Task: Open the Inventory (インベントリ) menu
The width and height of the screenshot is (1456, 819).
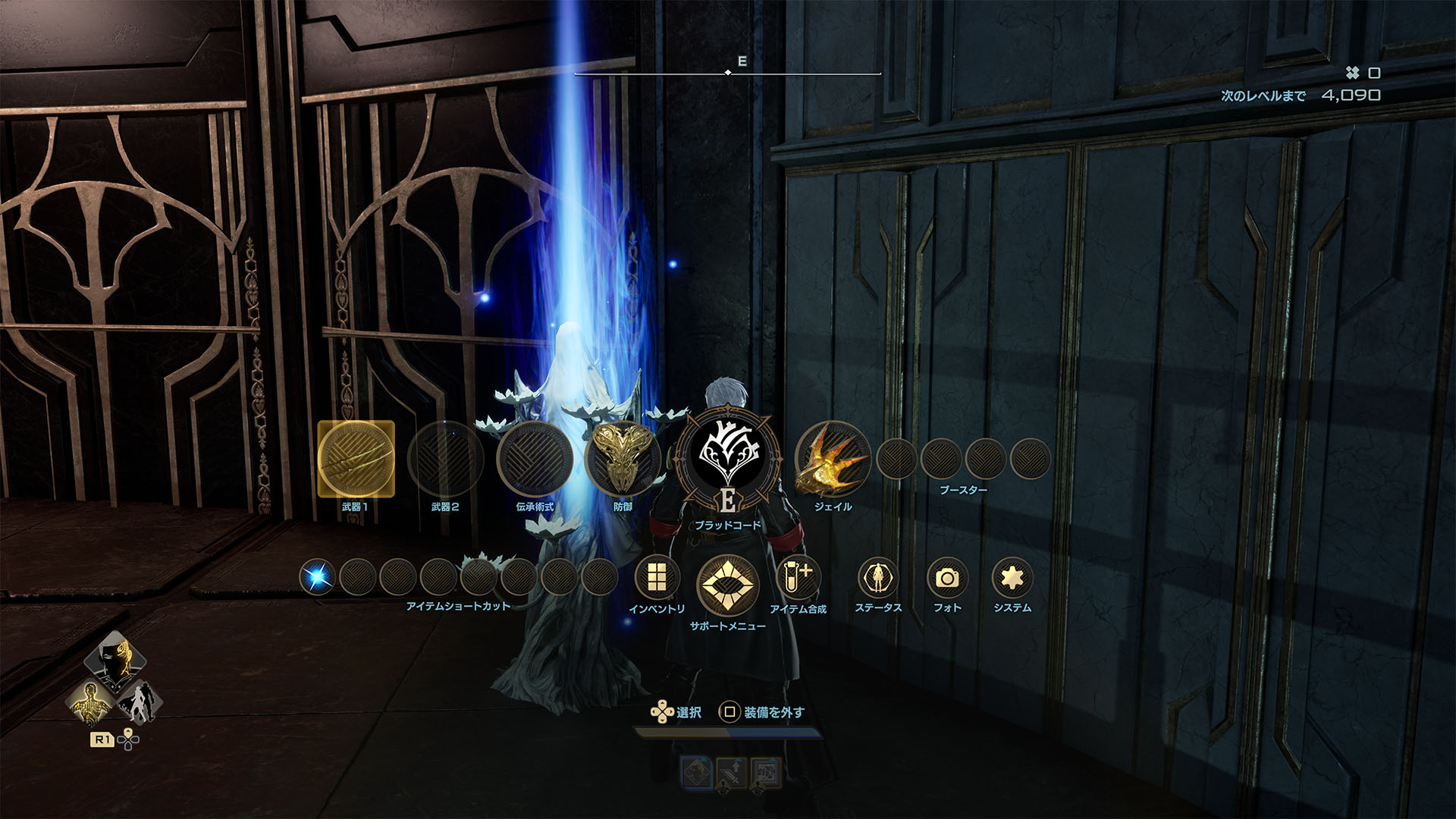Action: click(x=657, y=578)
